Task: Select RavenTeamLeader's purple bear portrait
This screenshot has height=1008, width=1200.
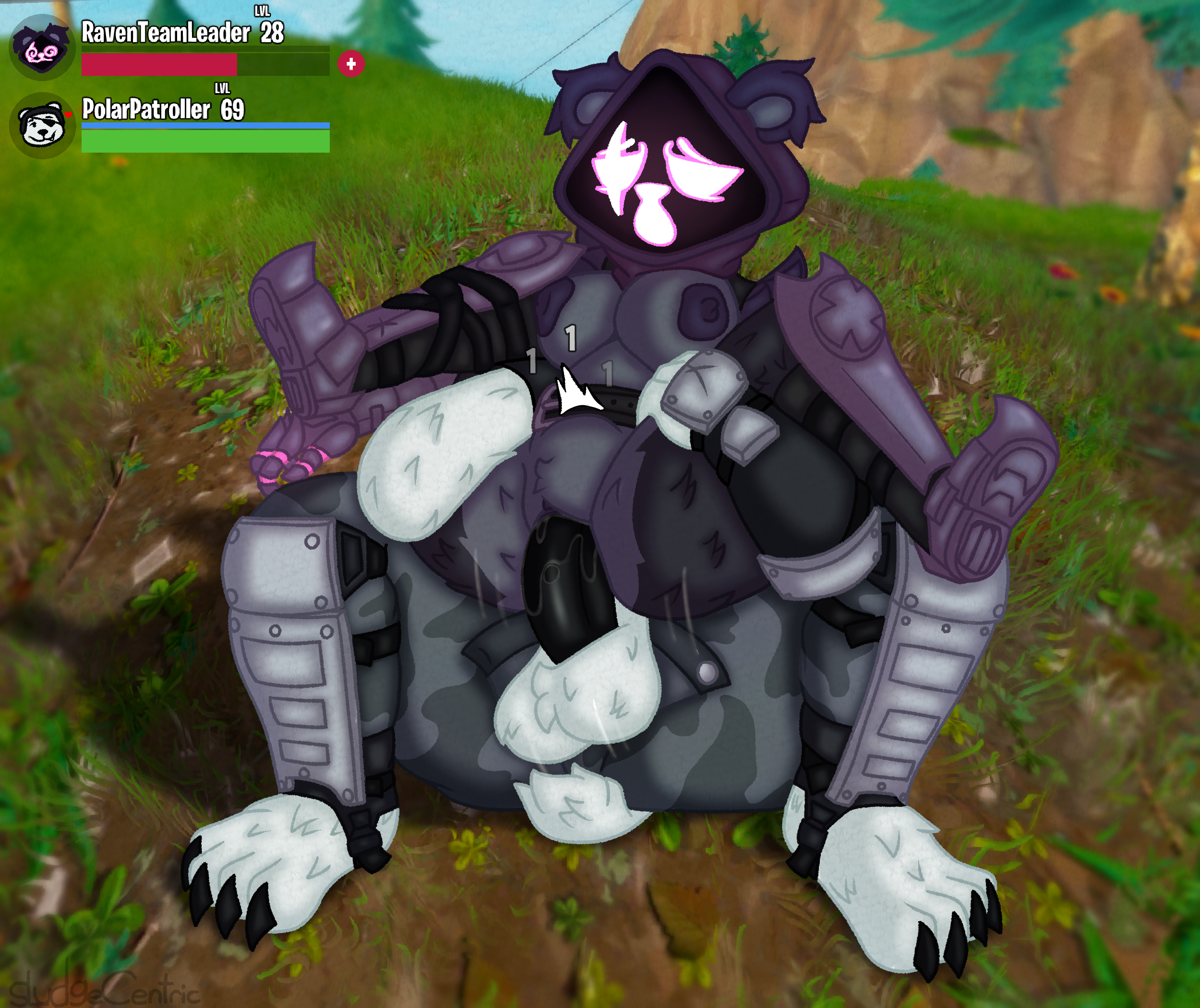Action: click(42, 48)
